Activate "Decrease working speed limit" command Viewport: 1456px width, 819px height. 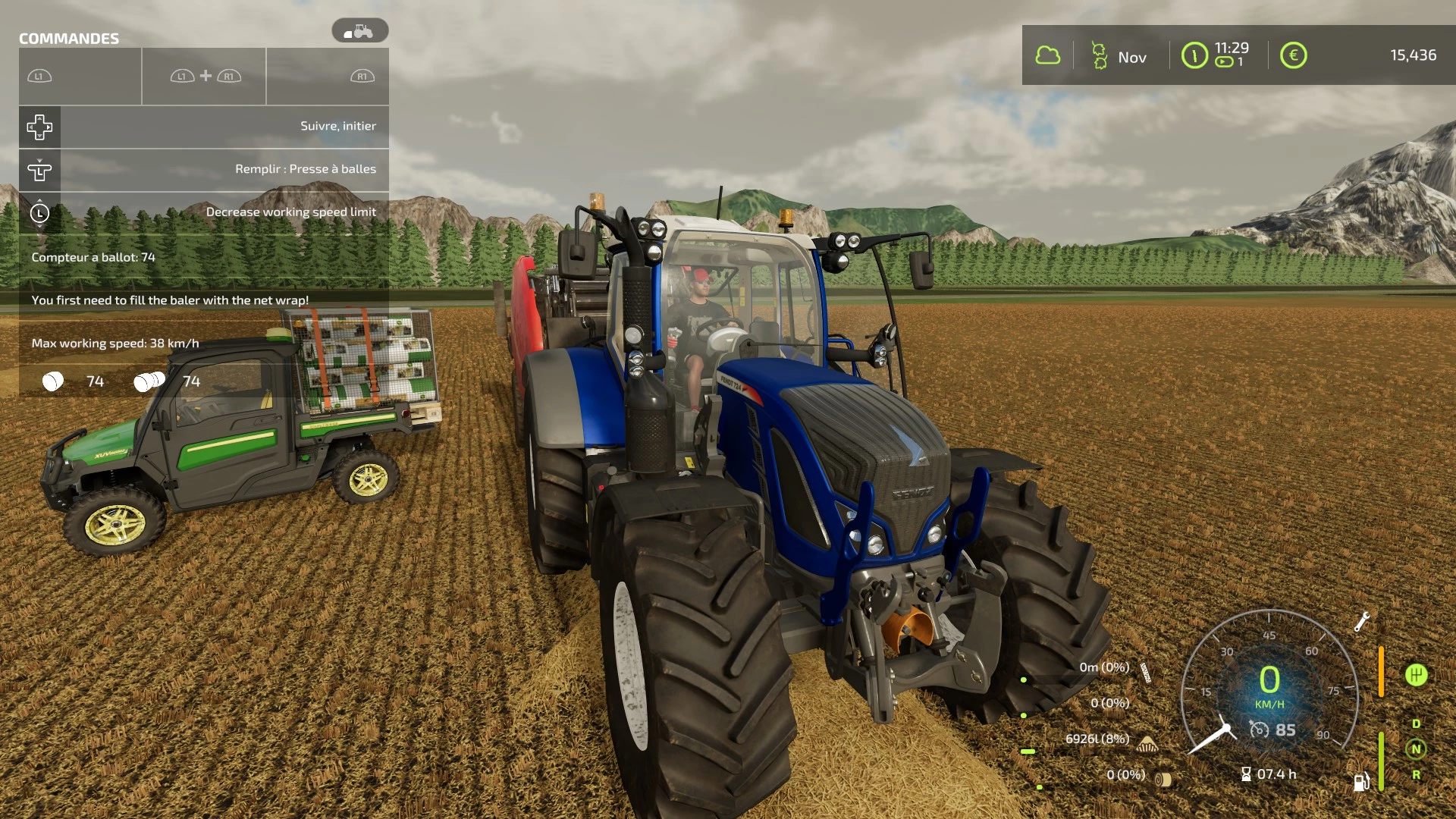[x=203, y=212]
